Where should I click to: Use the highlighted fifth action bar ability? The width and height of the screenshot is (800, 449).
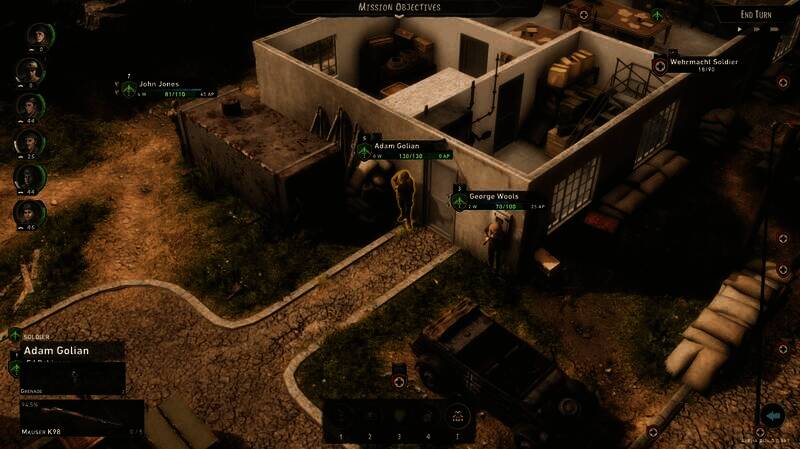pyautogui.click(x=457, y=416)
